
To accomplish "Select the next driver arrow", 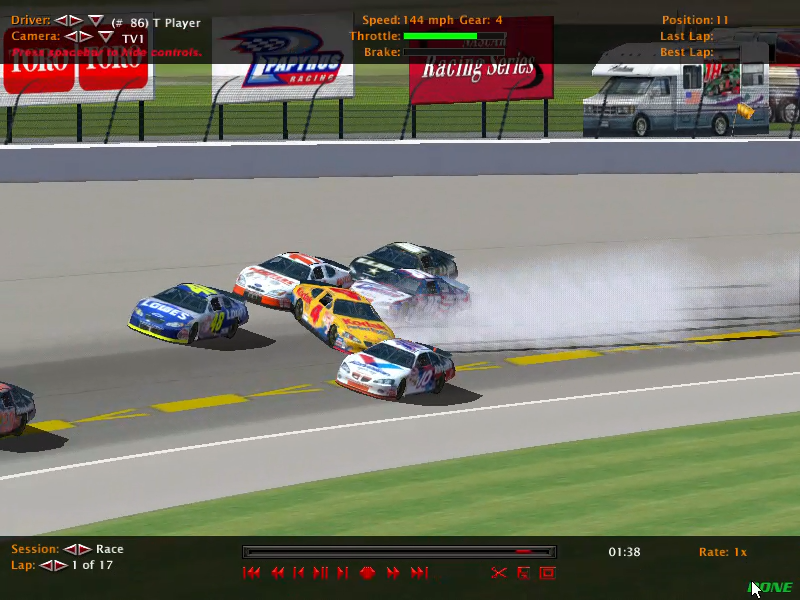I will click(x=76, y=21).
